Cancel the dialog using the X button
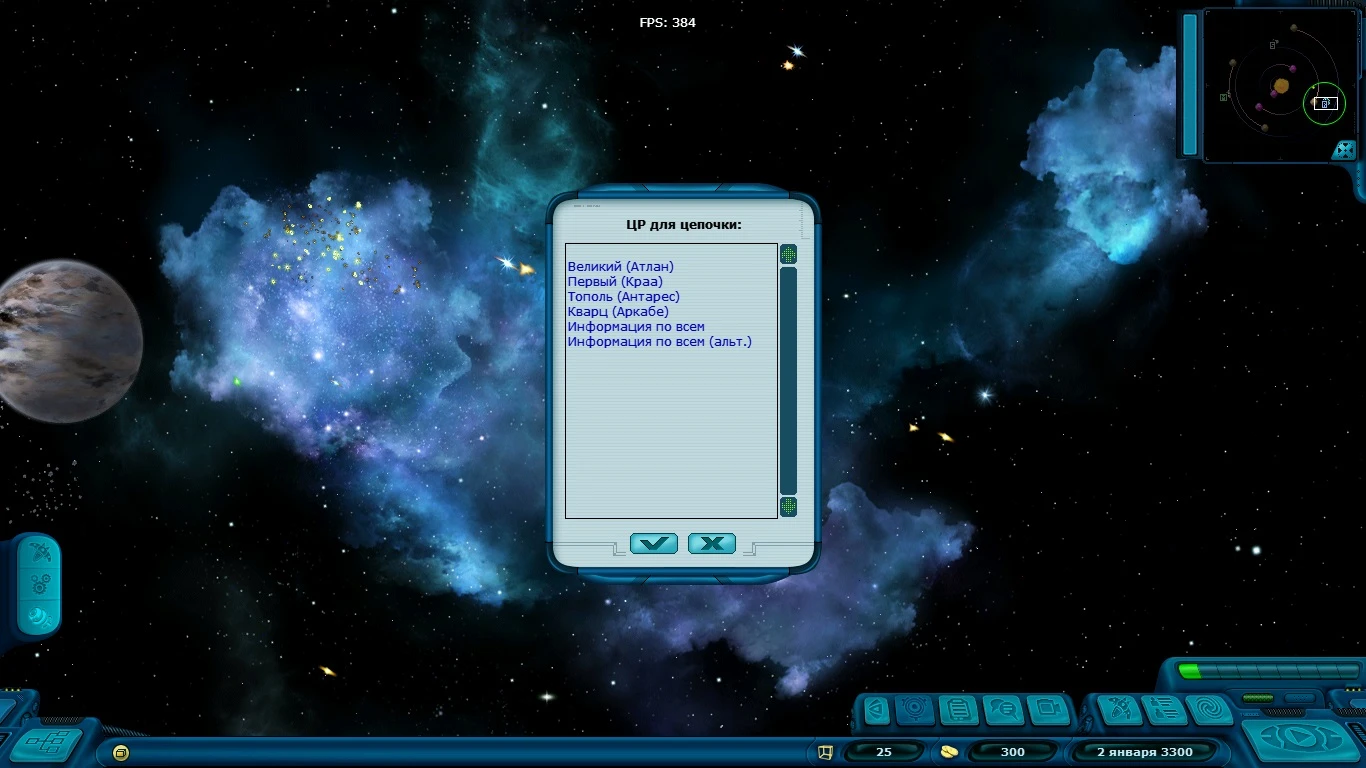This screenshot has width=1366, height=768. (x=712, y=543)
